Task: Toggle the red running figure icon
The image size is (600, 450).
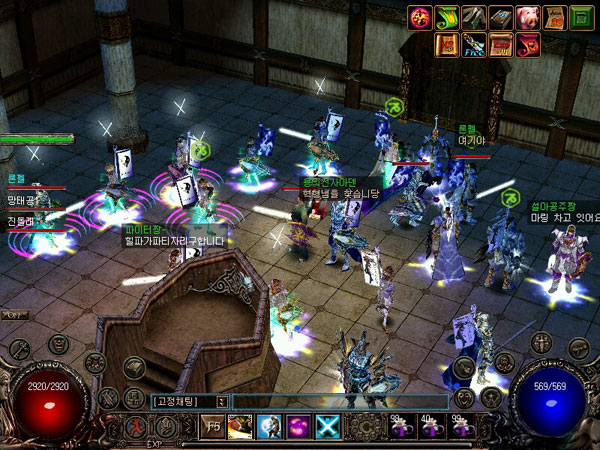Action: coord(134,427)
